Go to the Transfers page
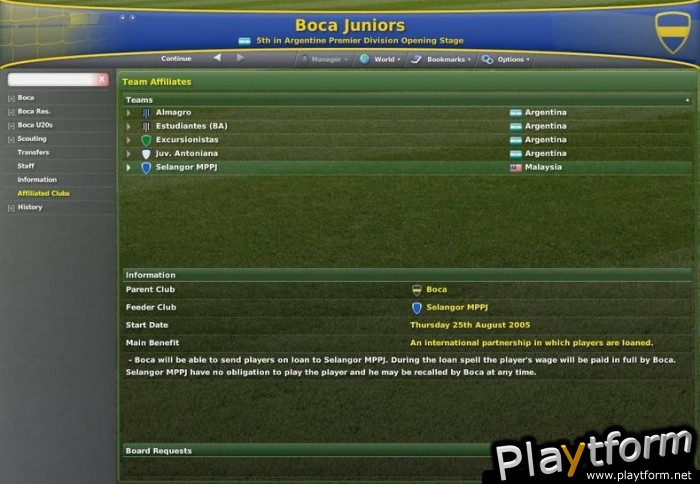 tap(33, 152)
